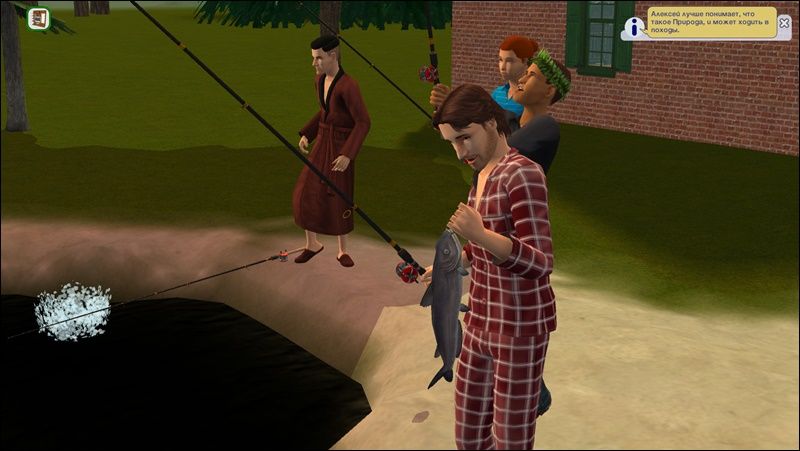Select the queued action icon with green border

(x=39, y=18)
